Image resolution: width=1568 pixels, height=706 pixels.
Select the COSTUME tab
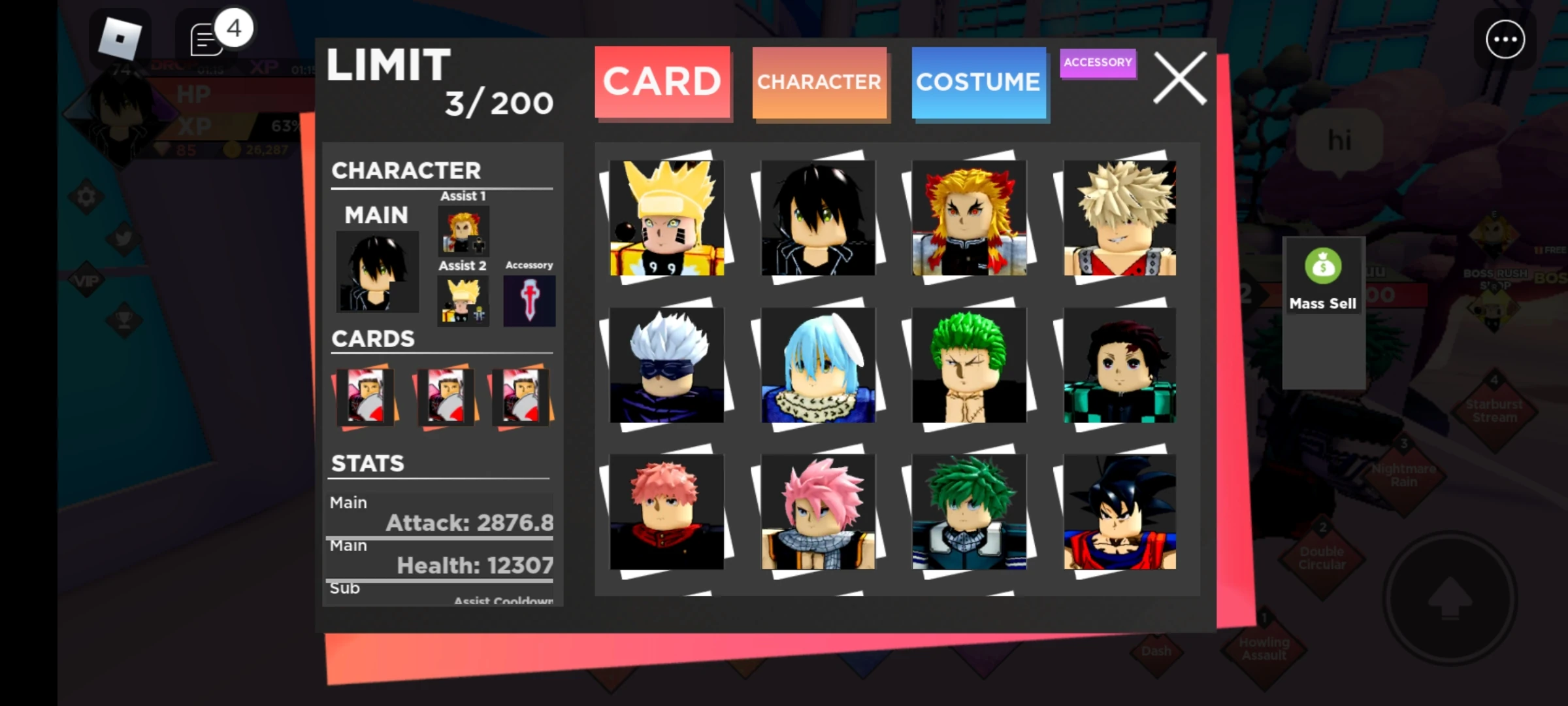pos(979,82)
